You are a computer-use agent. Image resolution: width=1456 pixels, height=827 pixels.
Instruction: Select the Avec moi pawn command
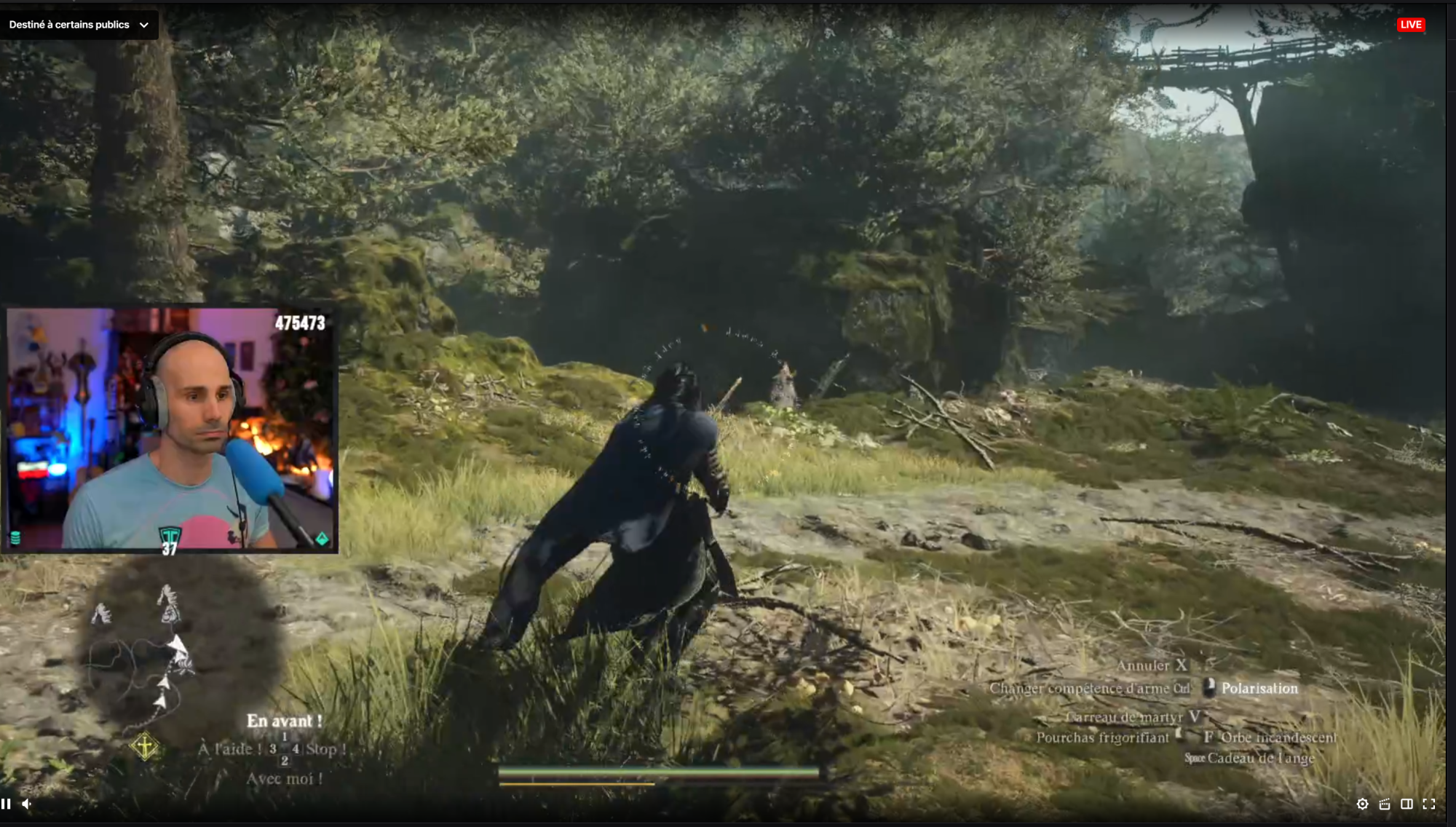[285, 778]
